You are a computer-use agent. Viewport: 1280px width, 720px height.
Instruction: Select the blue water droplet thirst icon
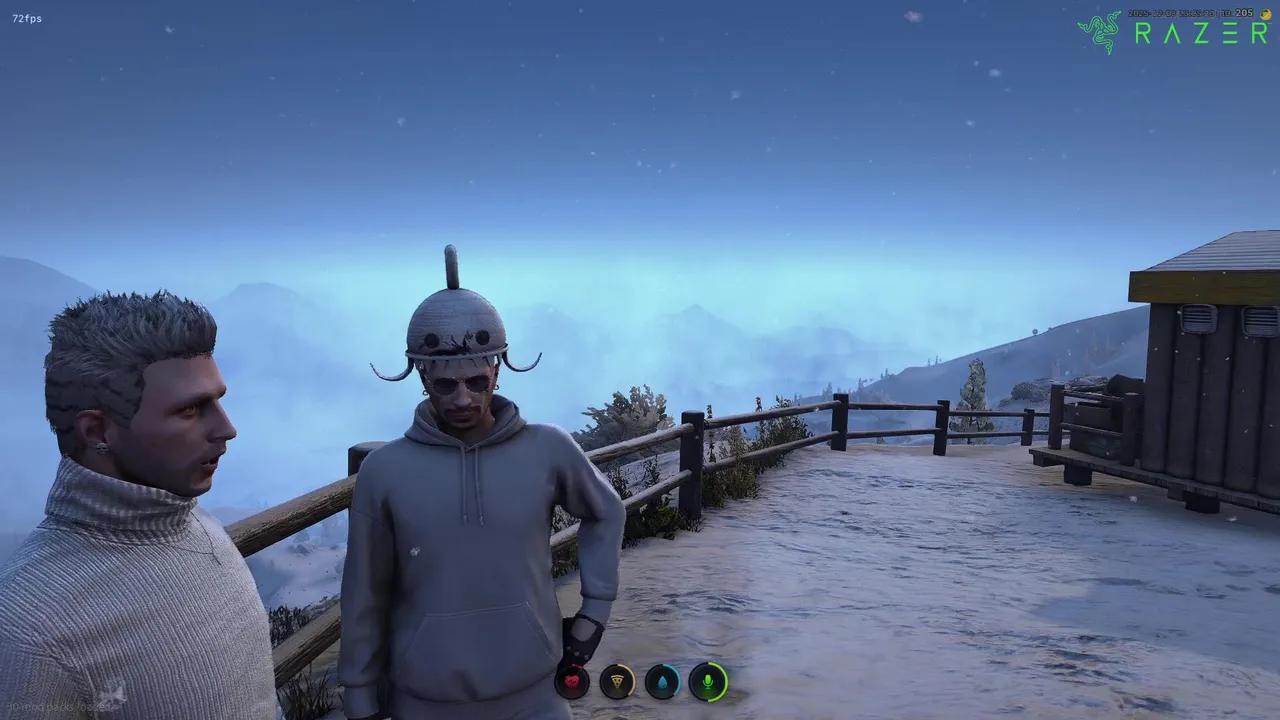tap(663, 682)
